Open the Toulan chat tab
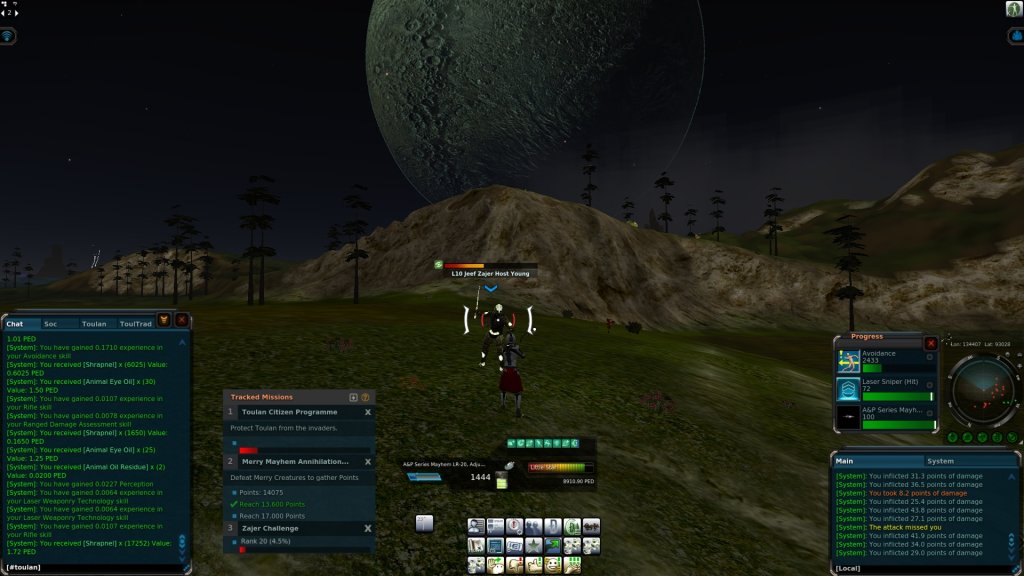1024x576 pixels. click(94, 324)
